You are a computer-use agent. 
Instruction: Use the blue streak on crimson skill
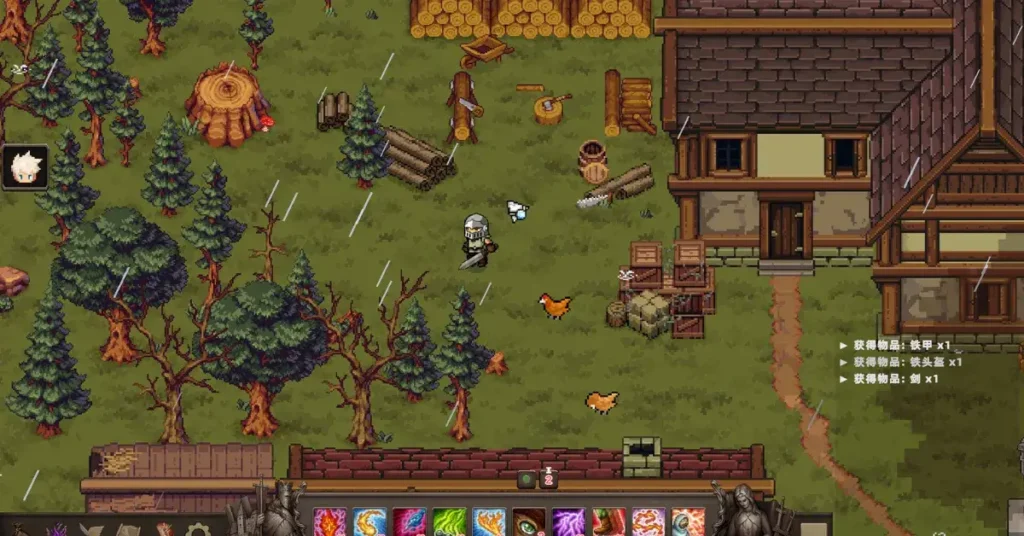(409, 522)
